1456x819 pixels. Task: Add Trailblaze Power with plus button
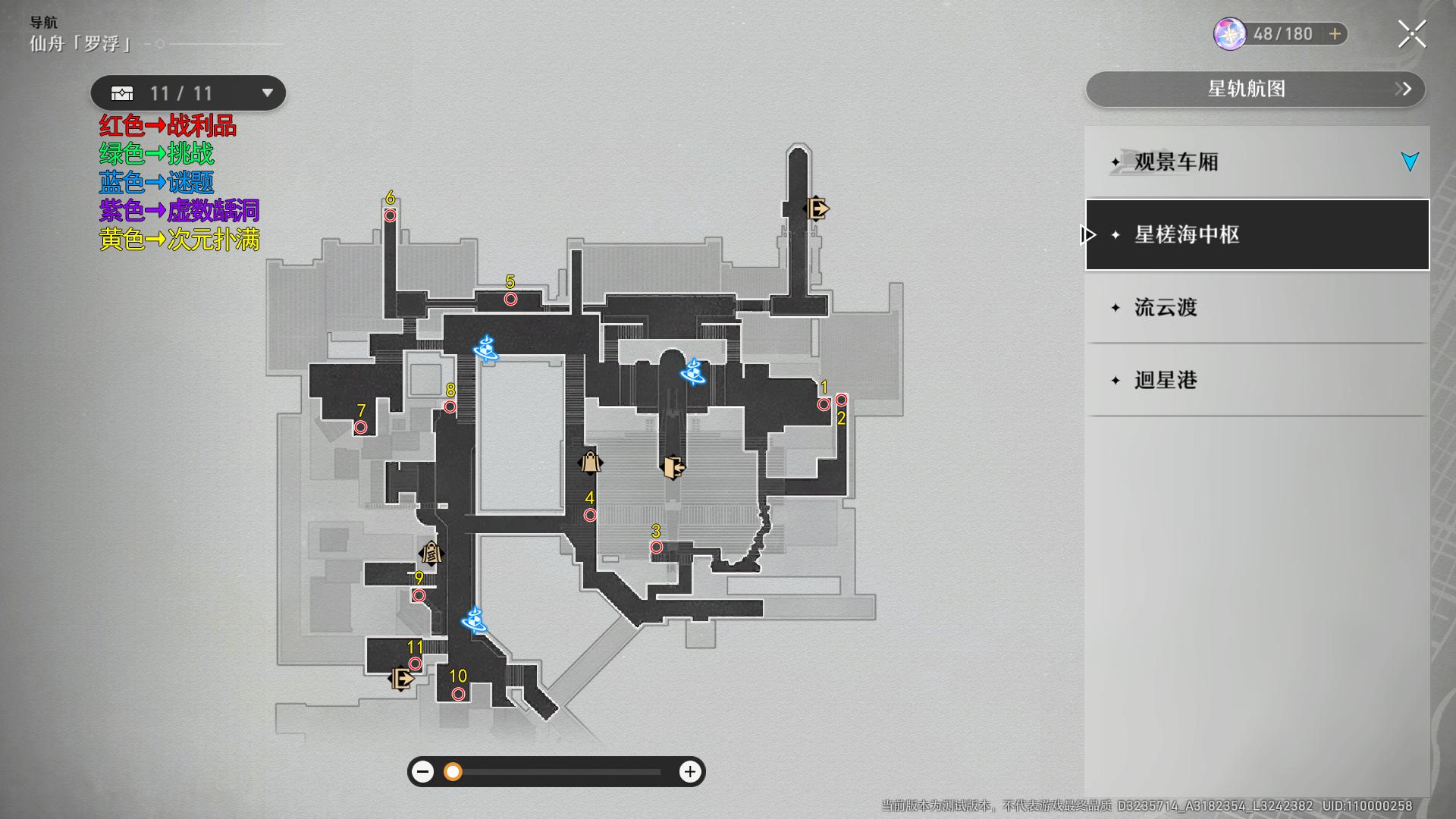pyautogui.click(x=1335, y=34)
